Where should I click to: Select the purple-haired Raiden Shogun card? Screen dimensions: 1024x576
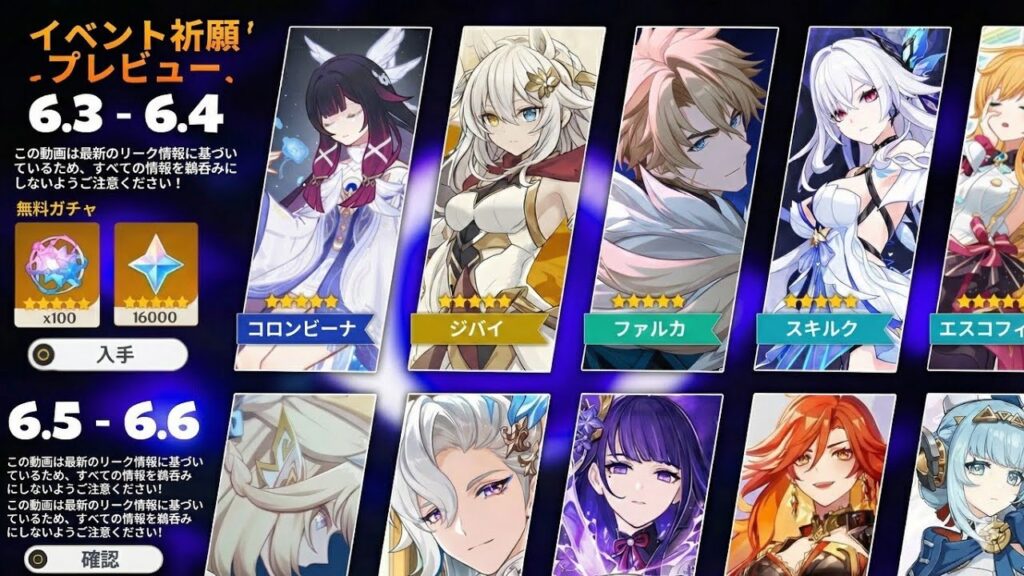tap(642, 483)
